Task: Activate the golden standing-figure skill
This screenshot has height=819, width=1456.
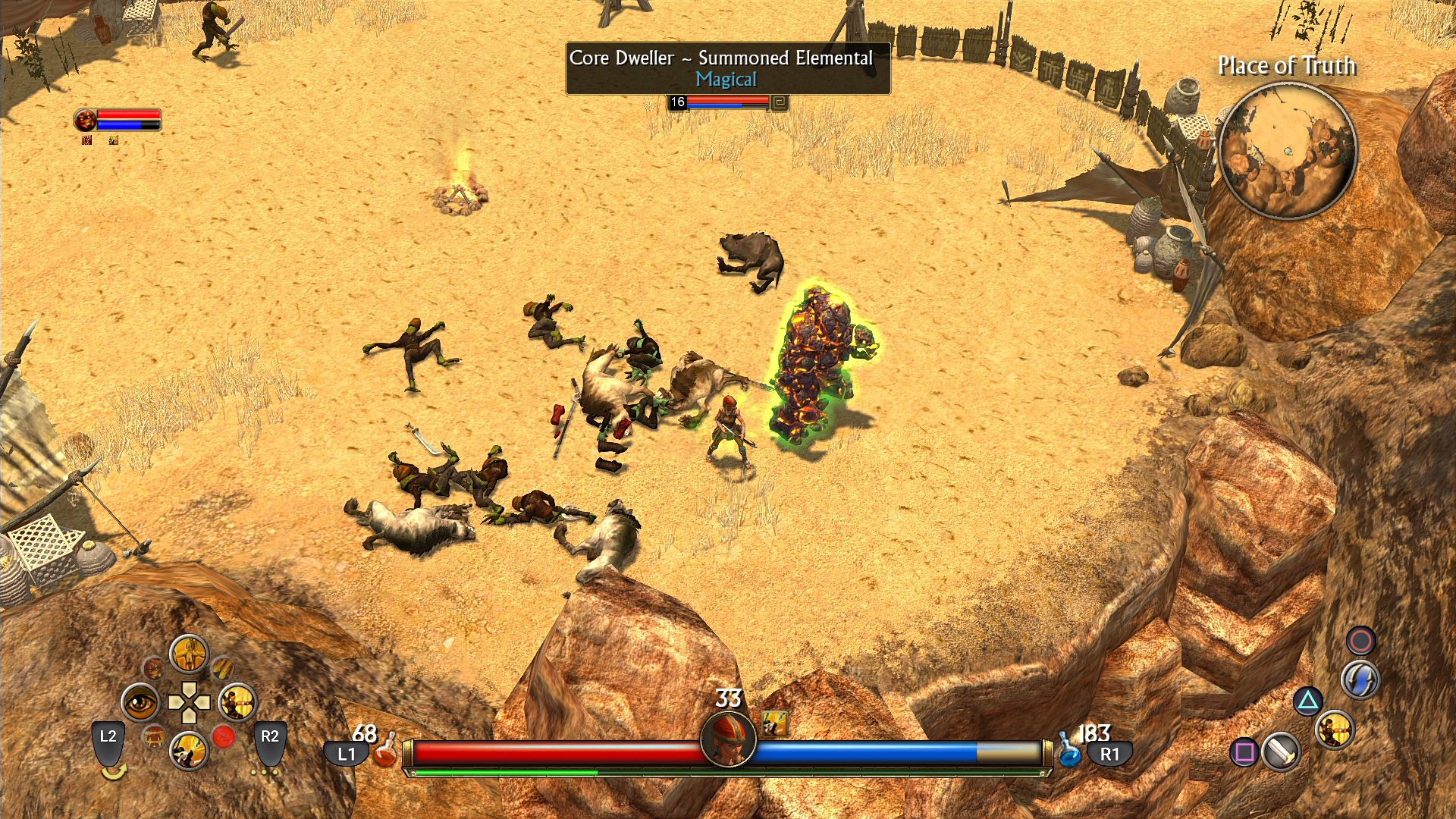Action: (x=189, y=654)
